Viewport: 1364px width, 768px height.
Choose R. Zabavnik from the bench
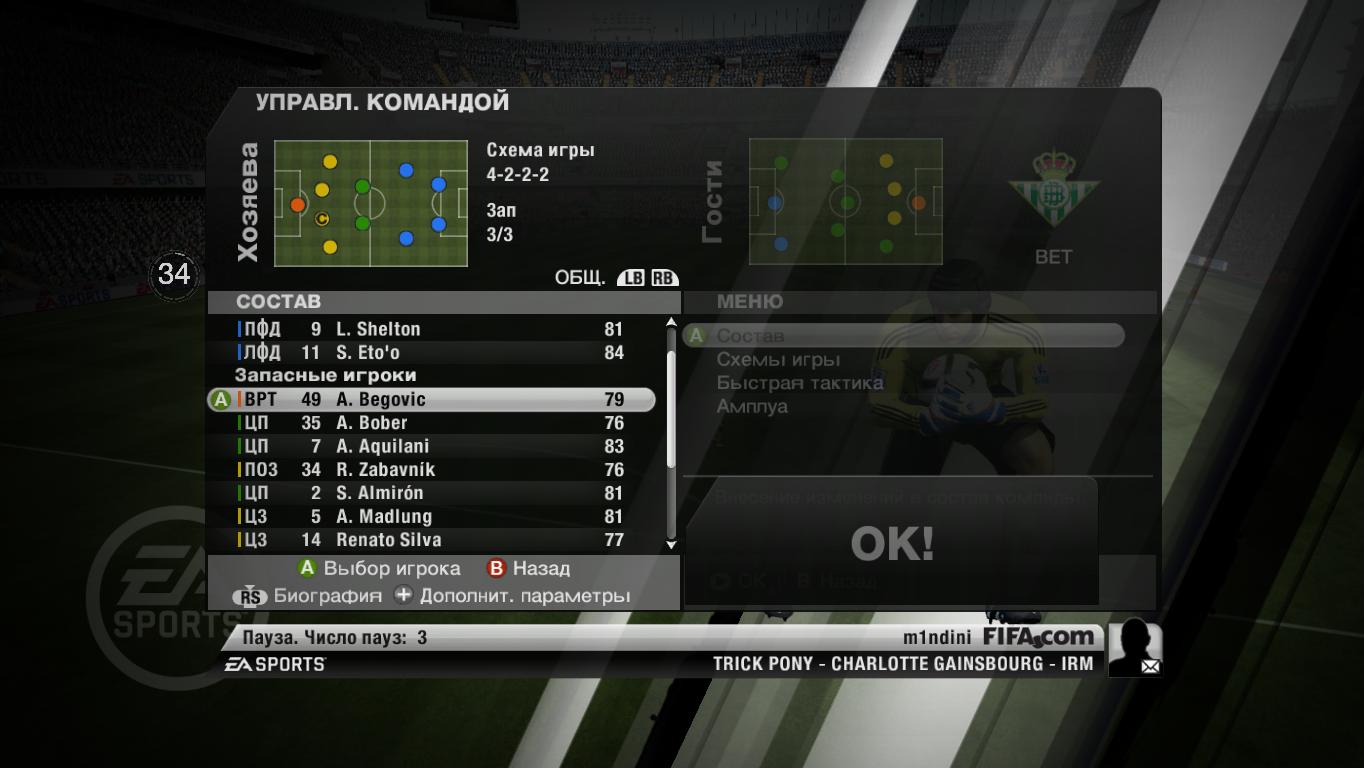point(430,470)
